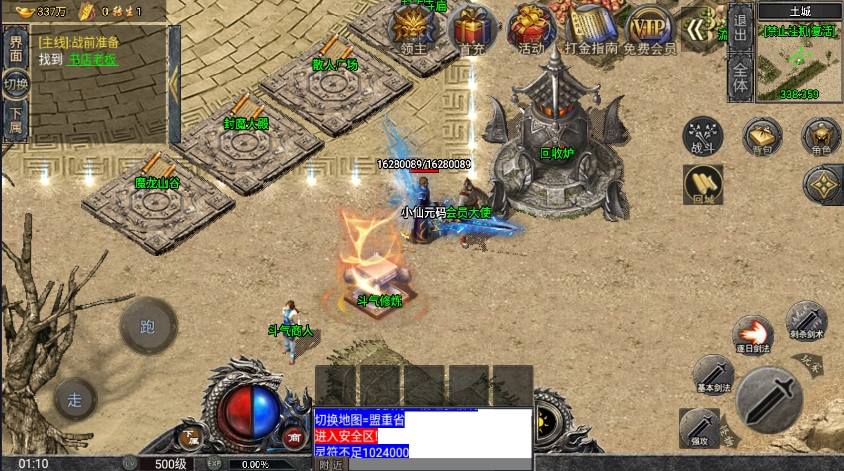Open the 领主 boss menu icon
This screenshot has height=471, width=844.
click(414, 28)
